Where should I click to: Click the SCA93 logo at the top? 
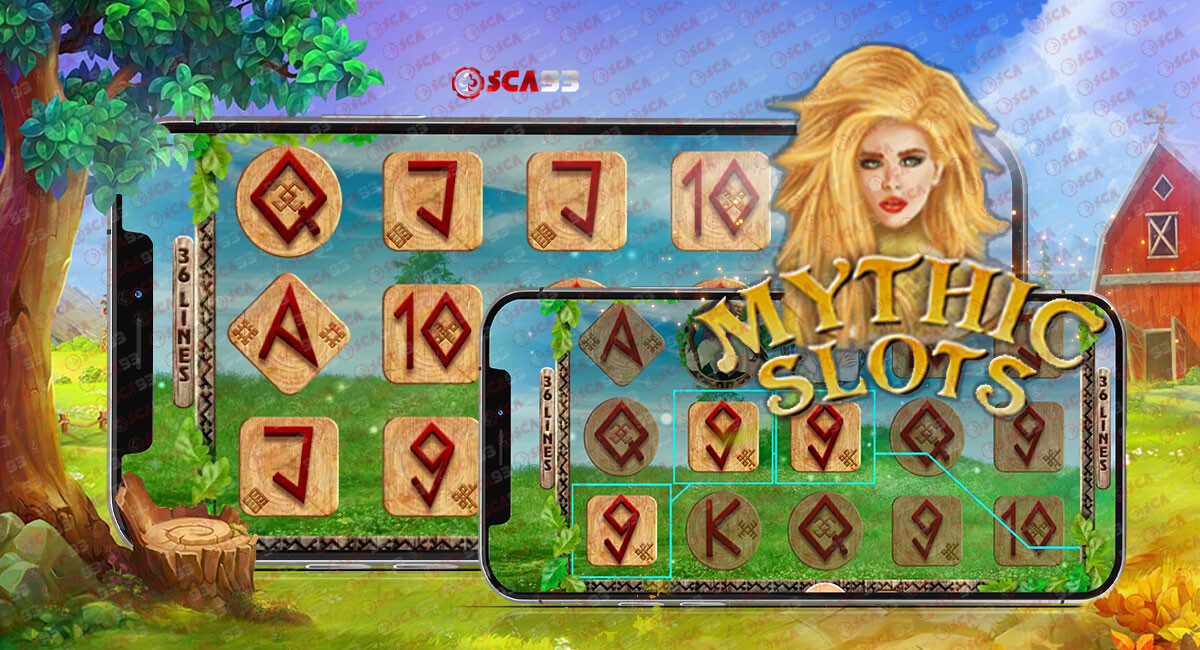[x=514, y=81]
